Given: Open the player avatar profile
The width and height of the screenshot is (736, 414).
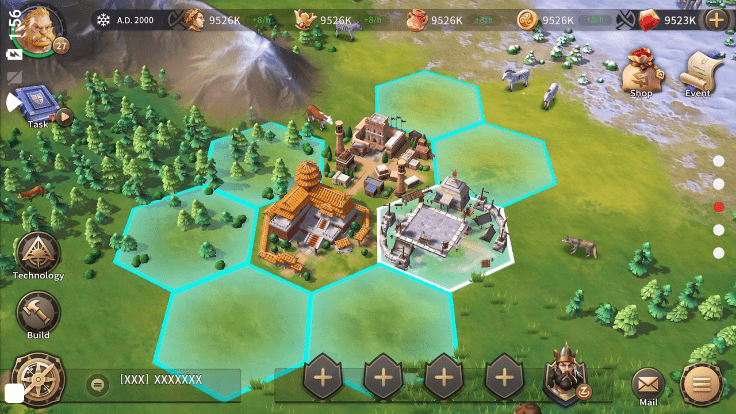Looking at the screenshot, I should tap(40, 27).
